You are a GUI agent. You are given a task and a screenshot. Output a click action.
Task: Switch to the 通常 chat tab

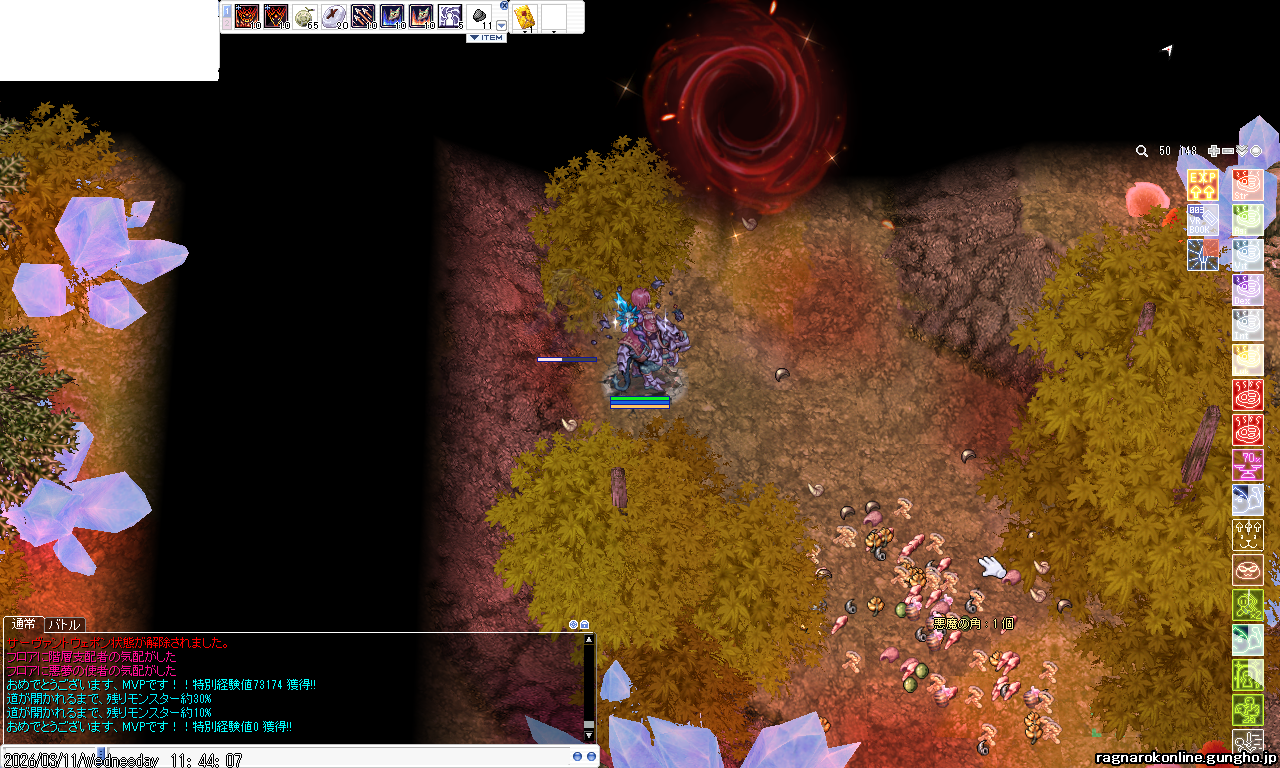click(x=23, y=625)
